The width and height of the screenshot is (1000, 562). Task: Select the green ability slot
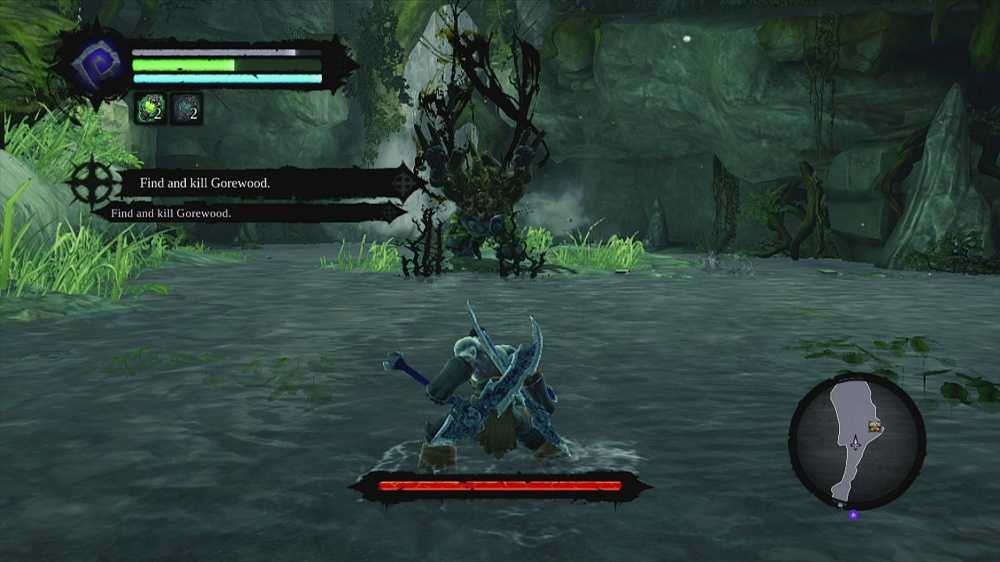point(150,108)
